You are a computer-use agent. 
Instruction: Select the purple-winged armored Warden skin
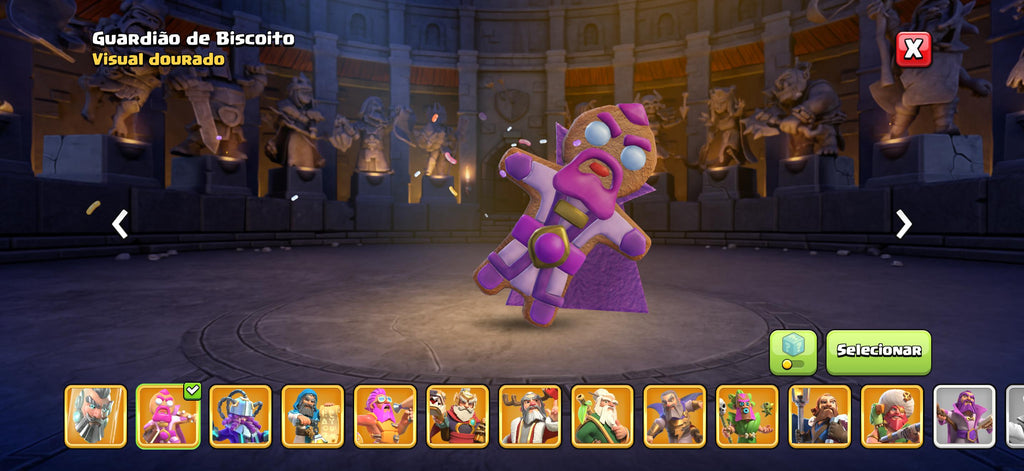[x=675, y=416]
